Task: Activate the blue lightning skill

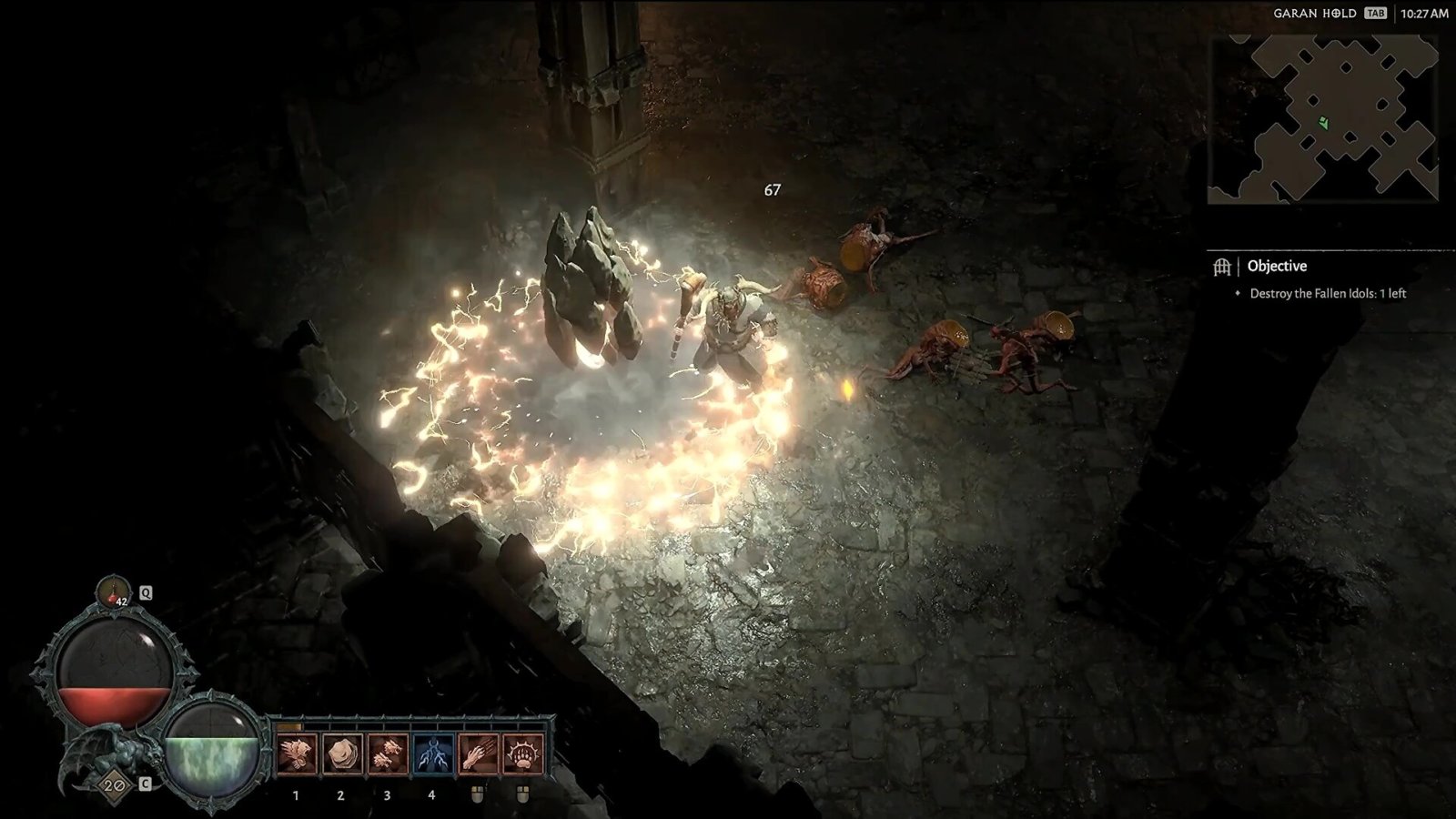Action: click(432, 754)
